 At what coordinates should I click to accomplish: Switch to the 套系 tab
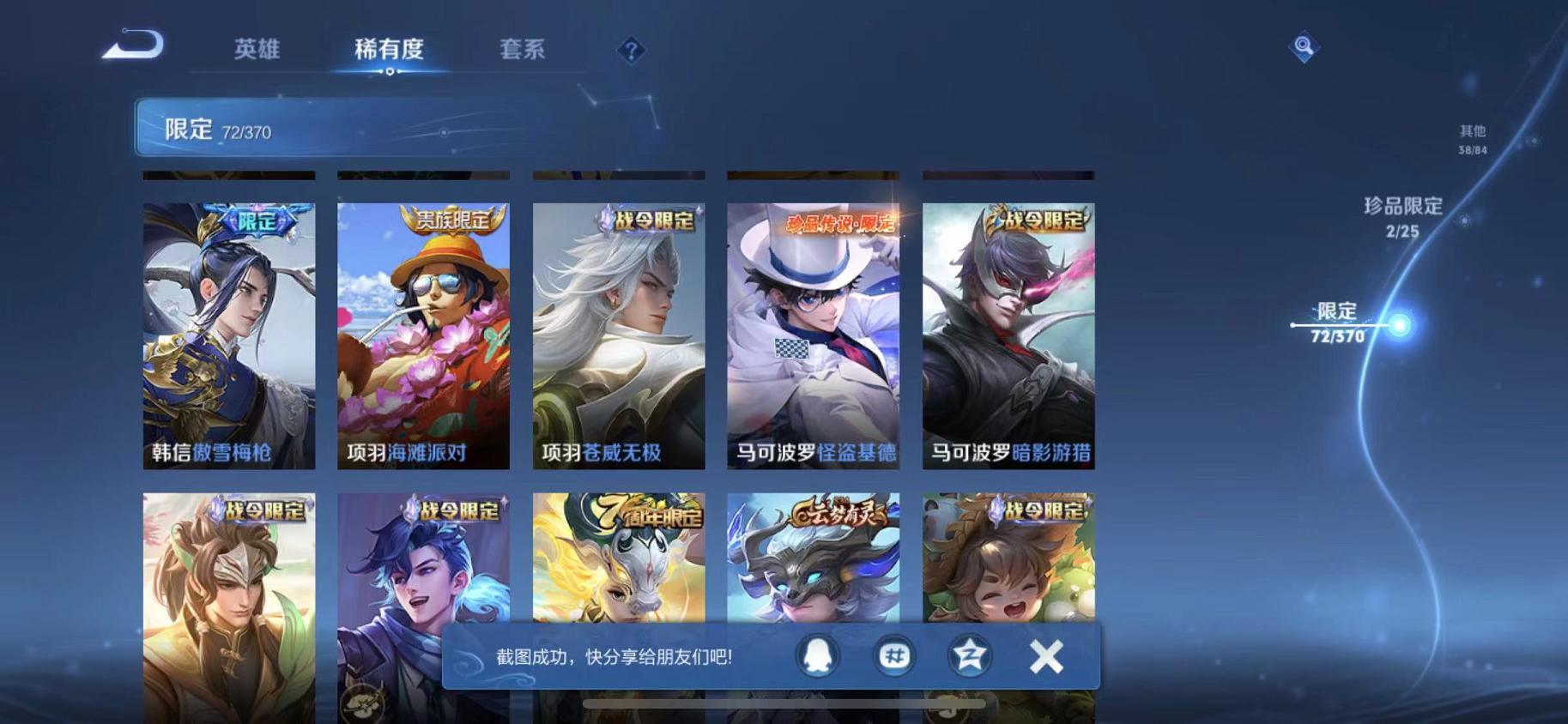(x=523, y=50)
